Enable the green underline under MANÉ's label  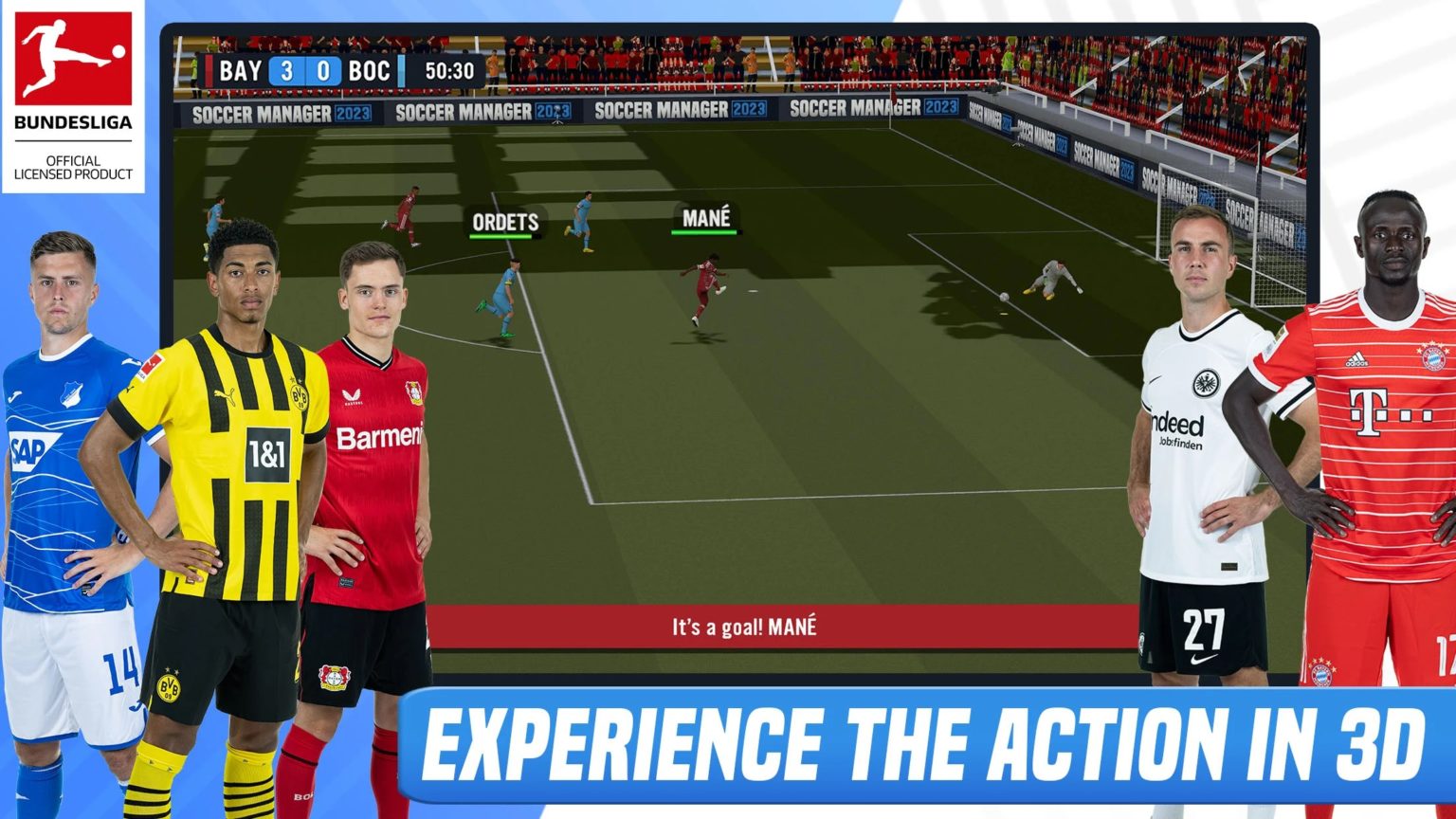tap(706, 230)
